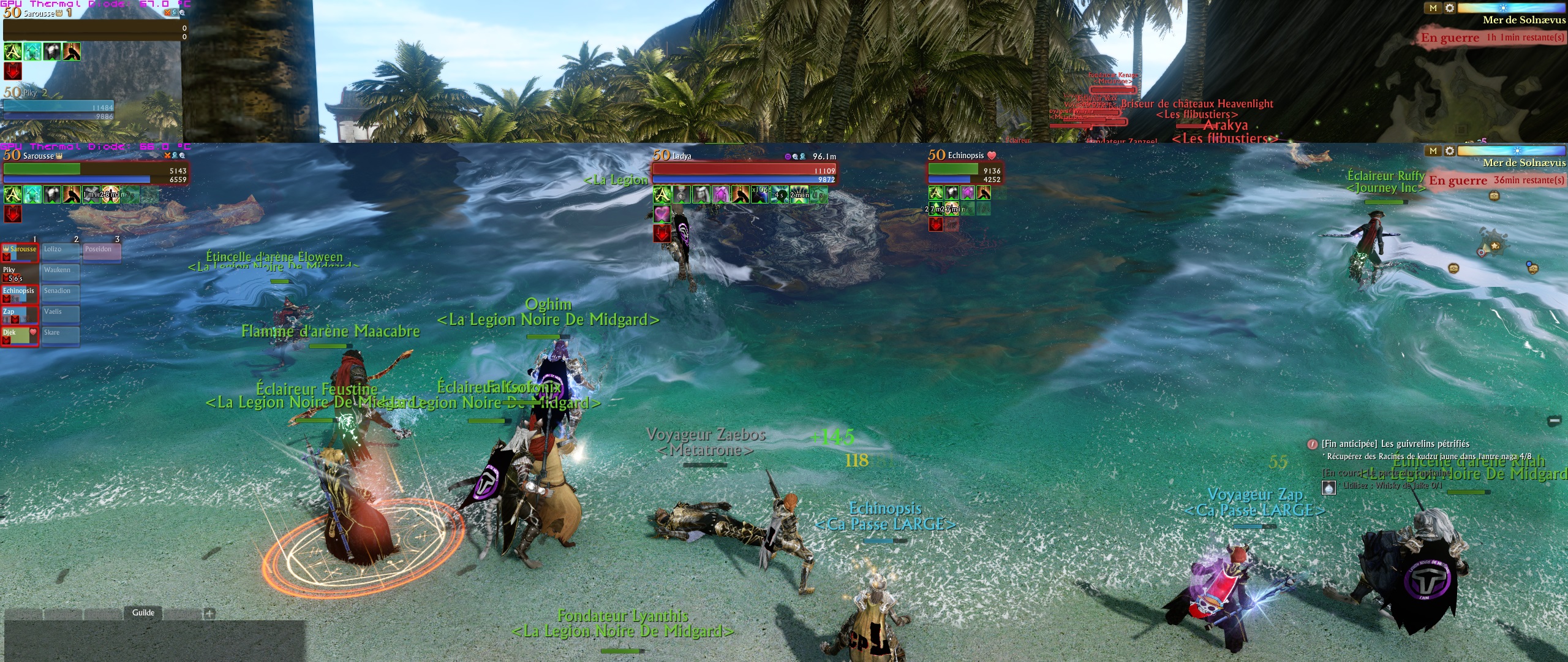
Task: Click the pink heart buff under Ladya
Action: point(661,213)
